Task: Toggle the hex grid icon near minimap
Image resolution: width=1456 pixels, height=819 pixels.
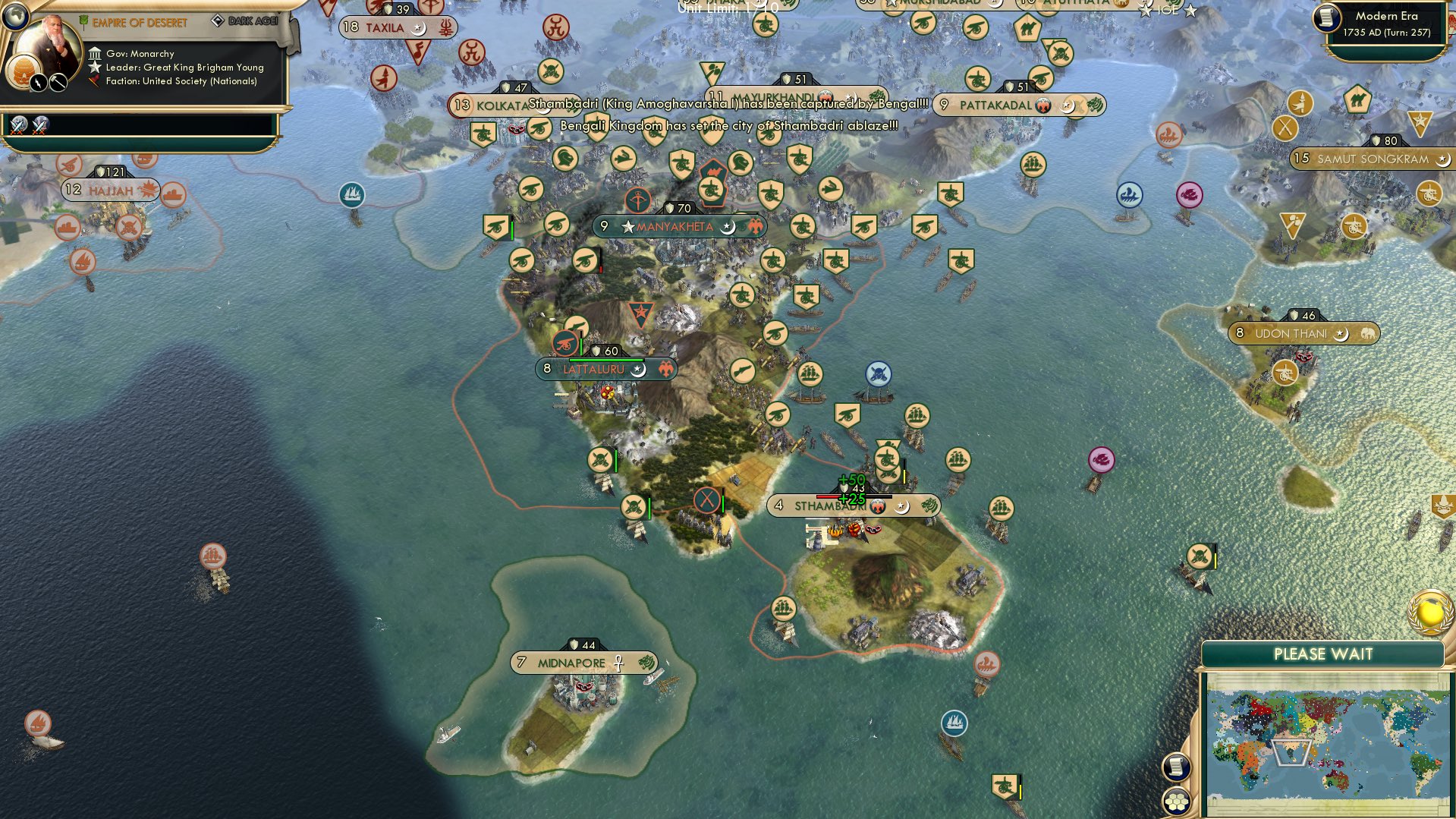Action: [1175, 802]
